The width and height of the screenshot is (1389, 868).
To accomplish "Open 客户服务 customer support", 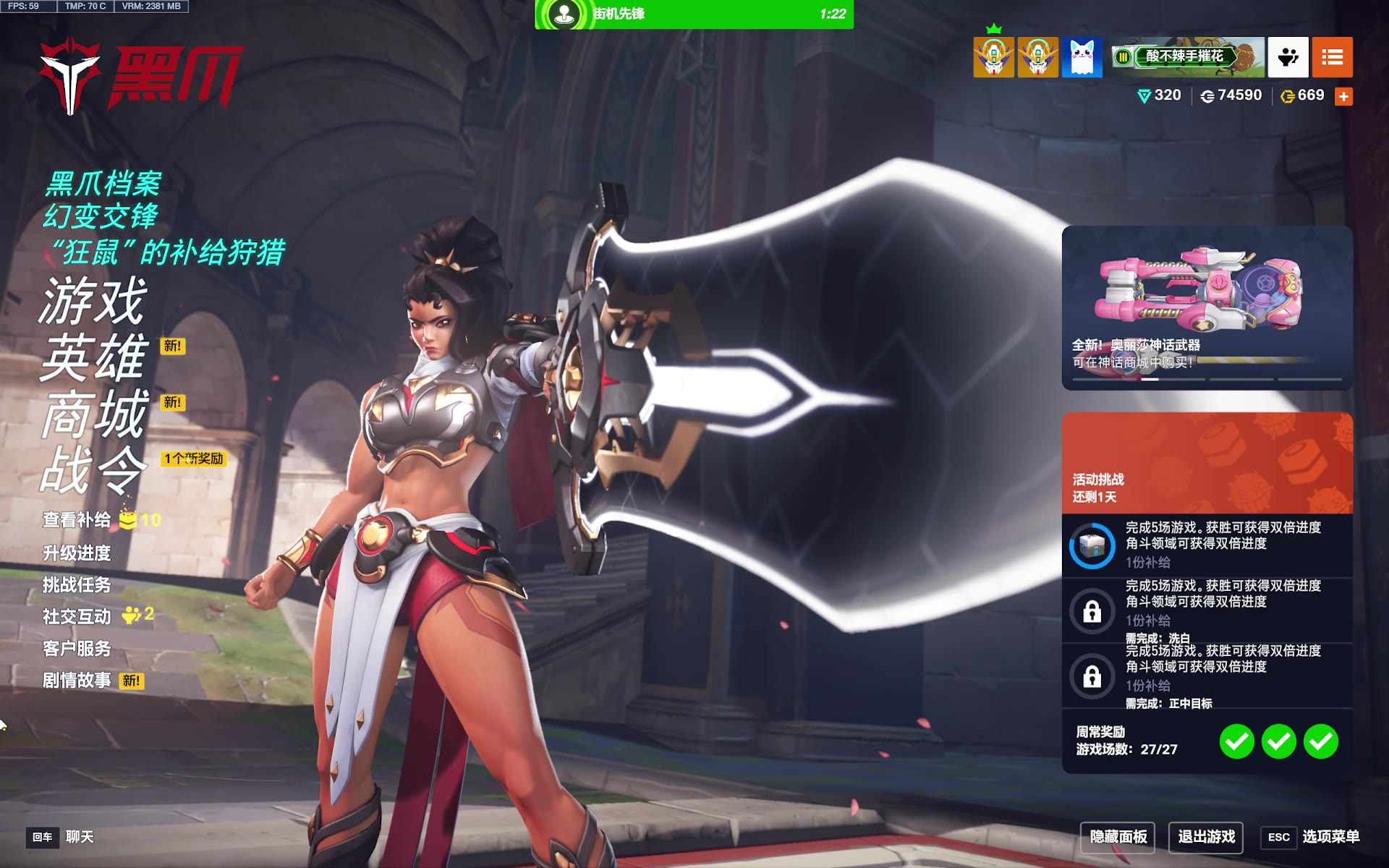I will [x=77, y=649].
